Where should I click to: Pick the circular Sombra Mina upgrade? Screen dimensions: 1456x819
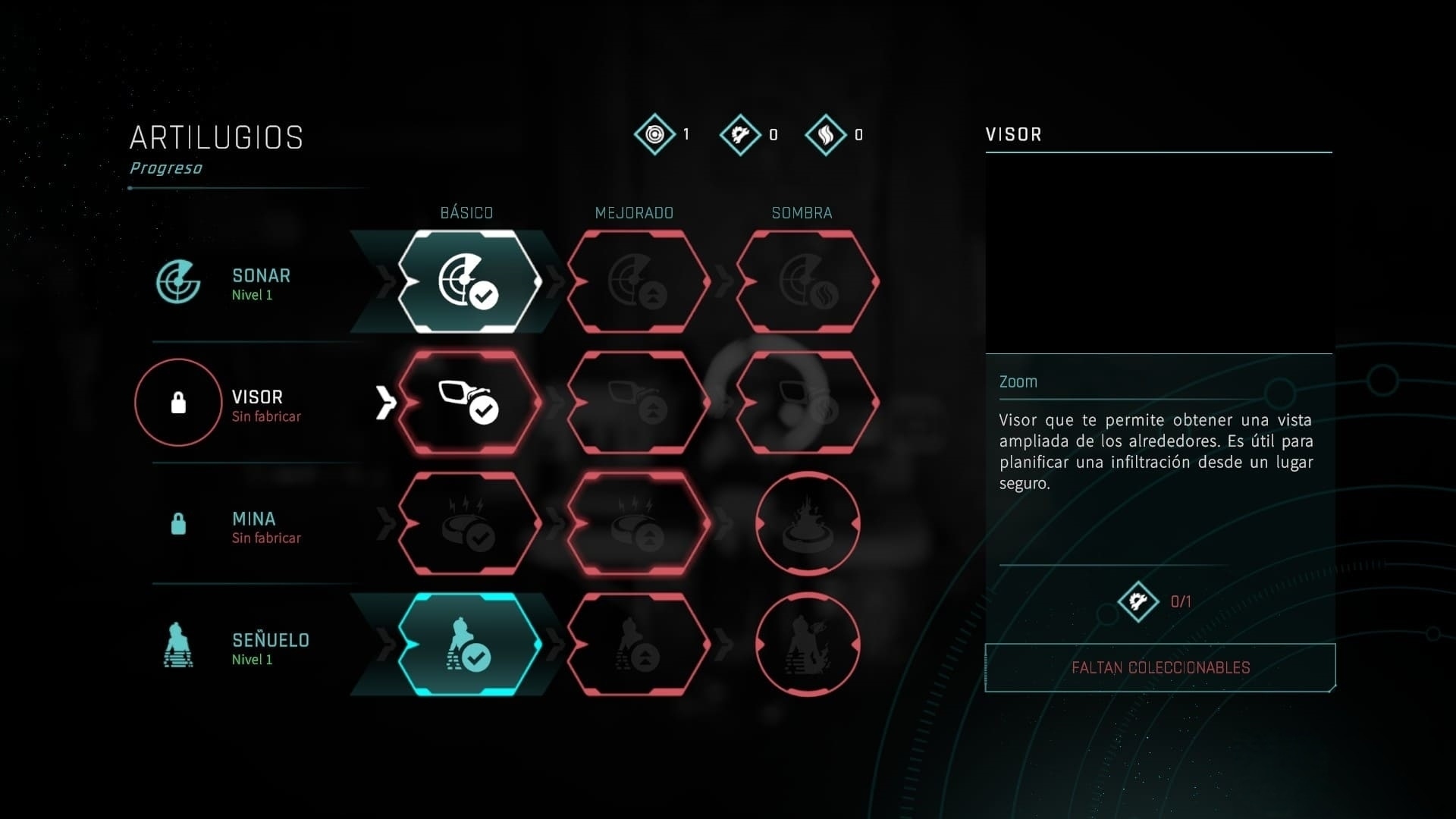pyautogui.click(x=808, y=524)
